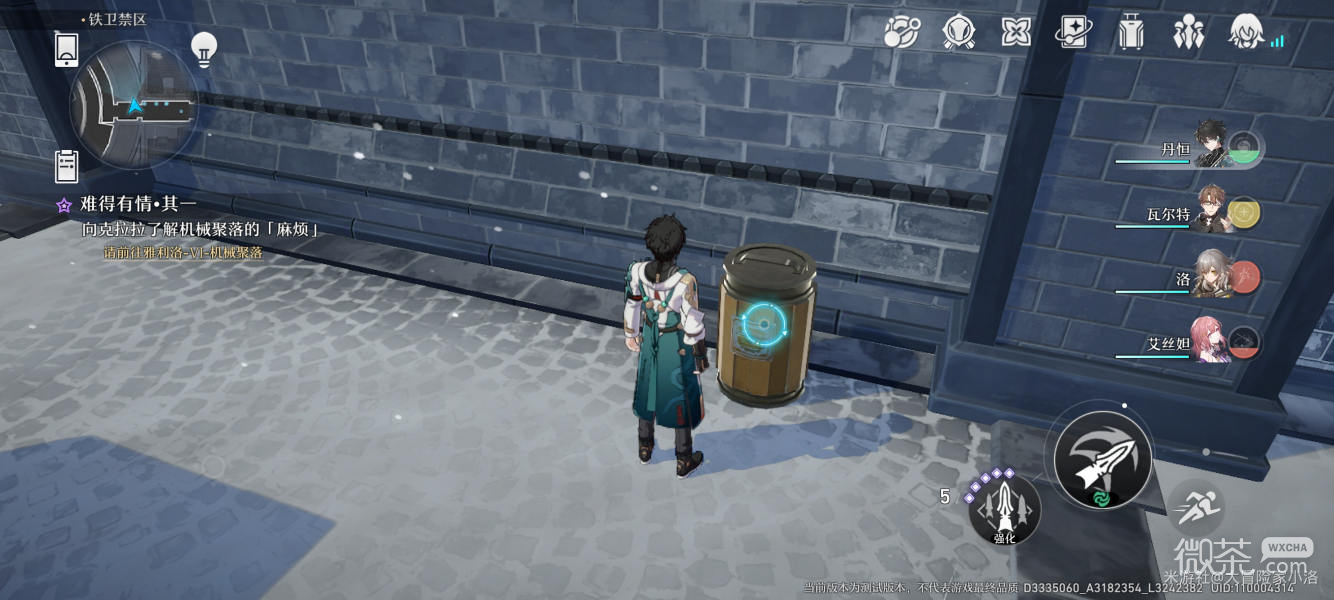Open the team lineup icon
This screenshot has width=1334, height=600.
pyautogui.click(x=1188, y=32)
